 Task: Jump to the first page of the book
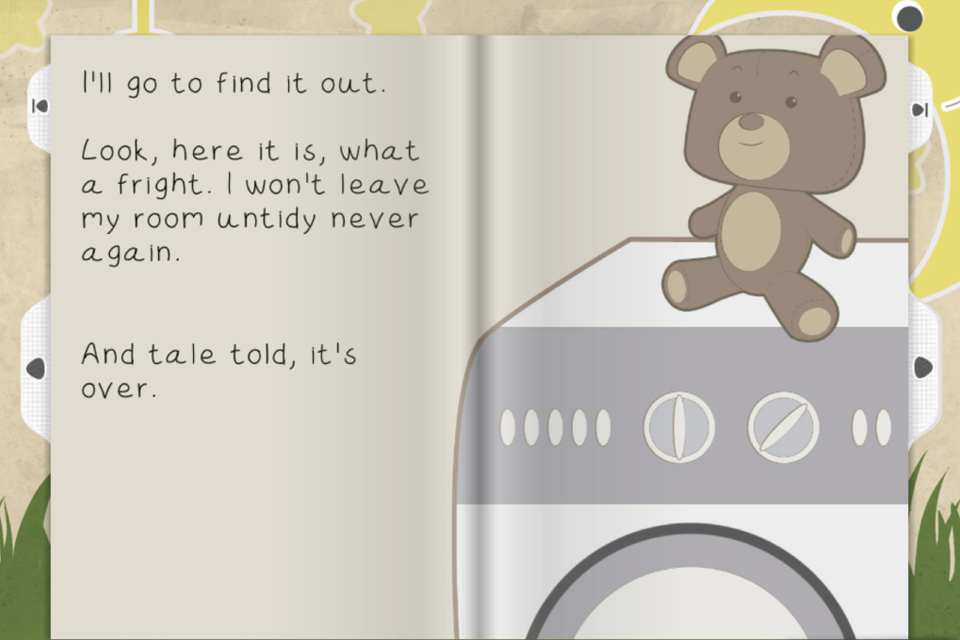[38, 107]
